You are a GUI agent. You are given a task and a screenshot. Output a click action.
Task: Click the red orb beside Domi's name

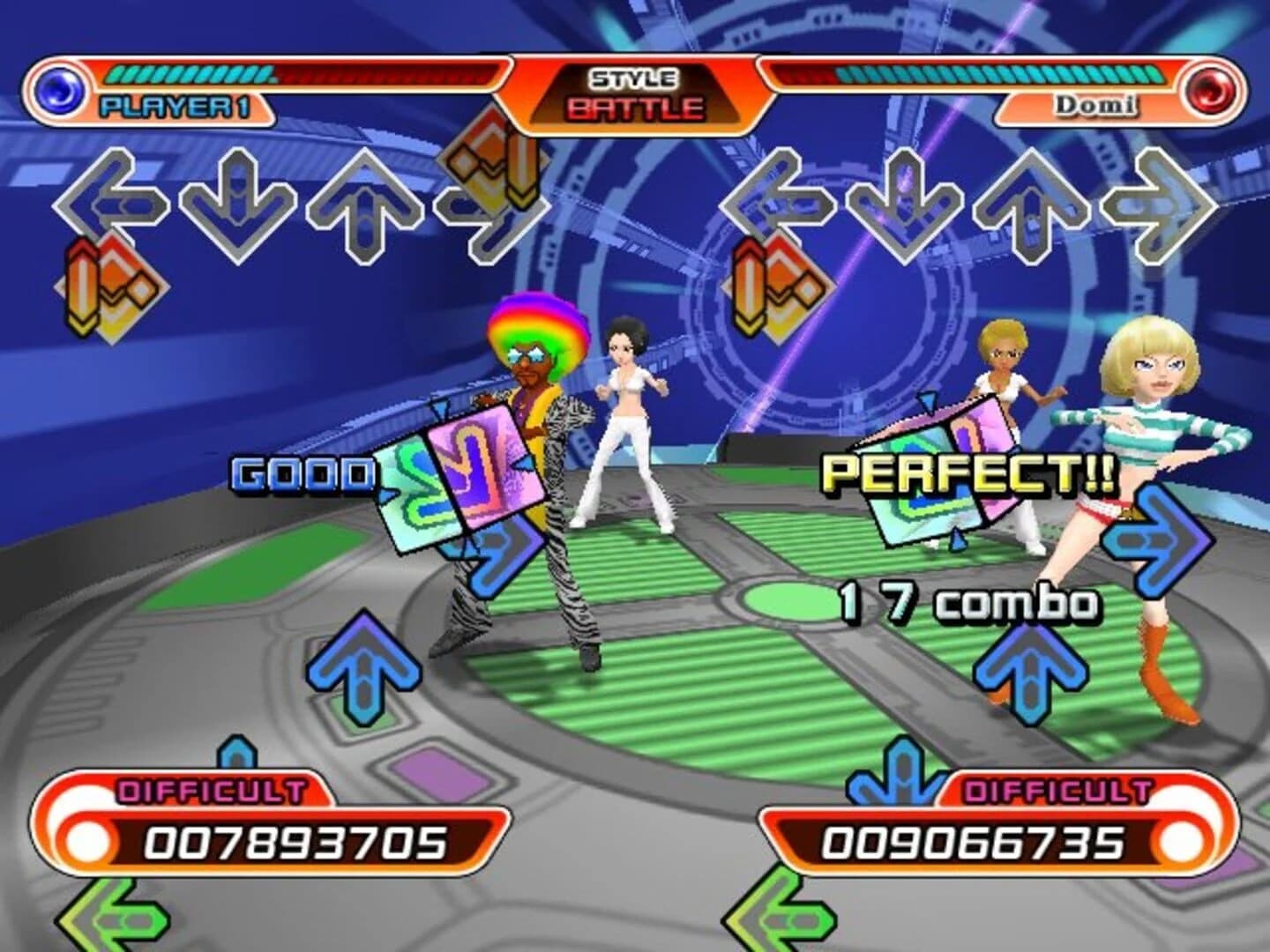1210,88
